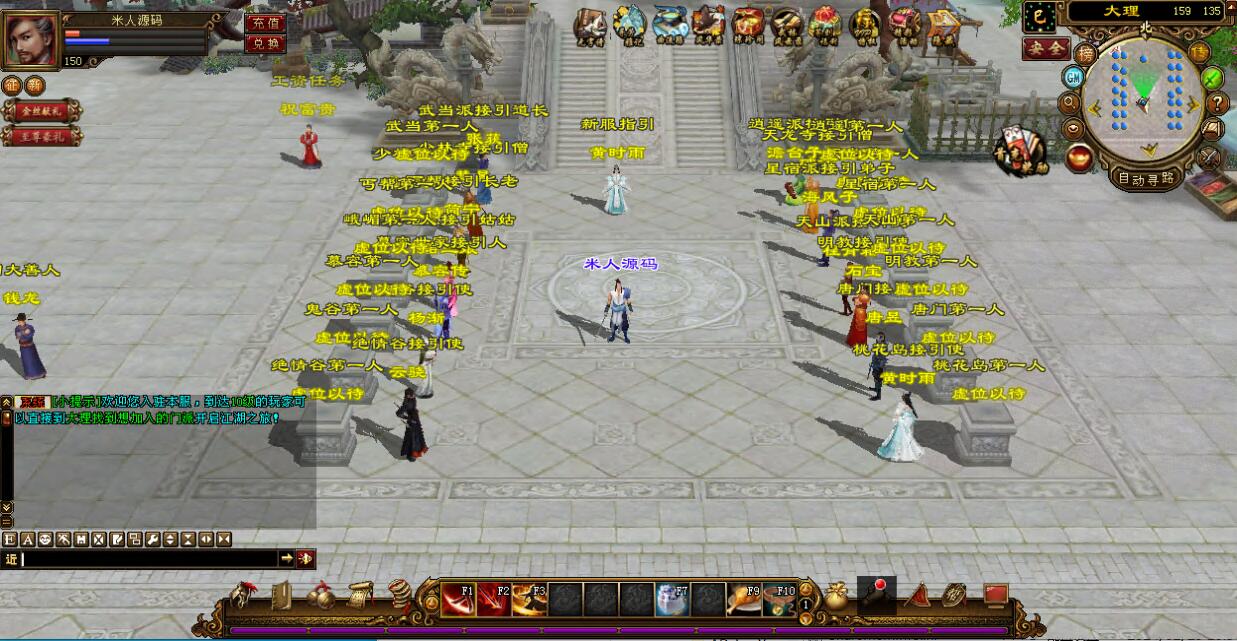Image resolution: width=1237 pixels, height=641 pixels.
Task: Open the 金丝献礼 gift banner
Action: point(40,111)
